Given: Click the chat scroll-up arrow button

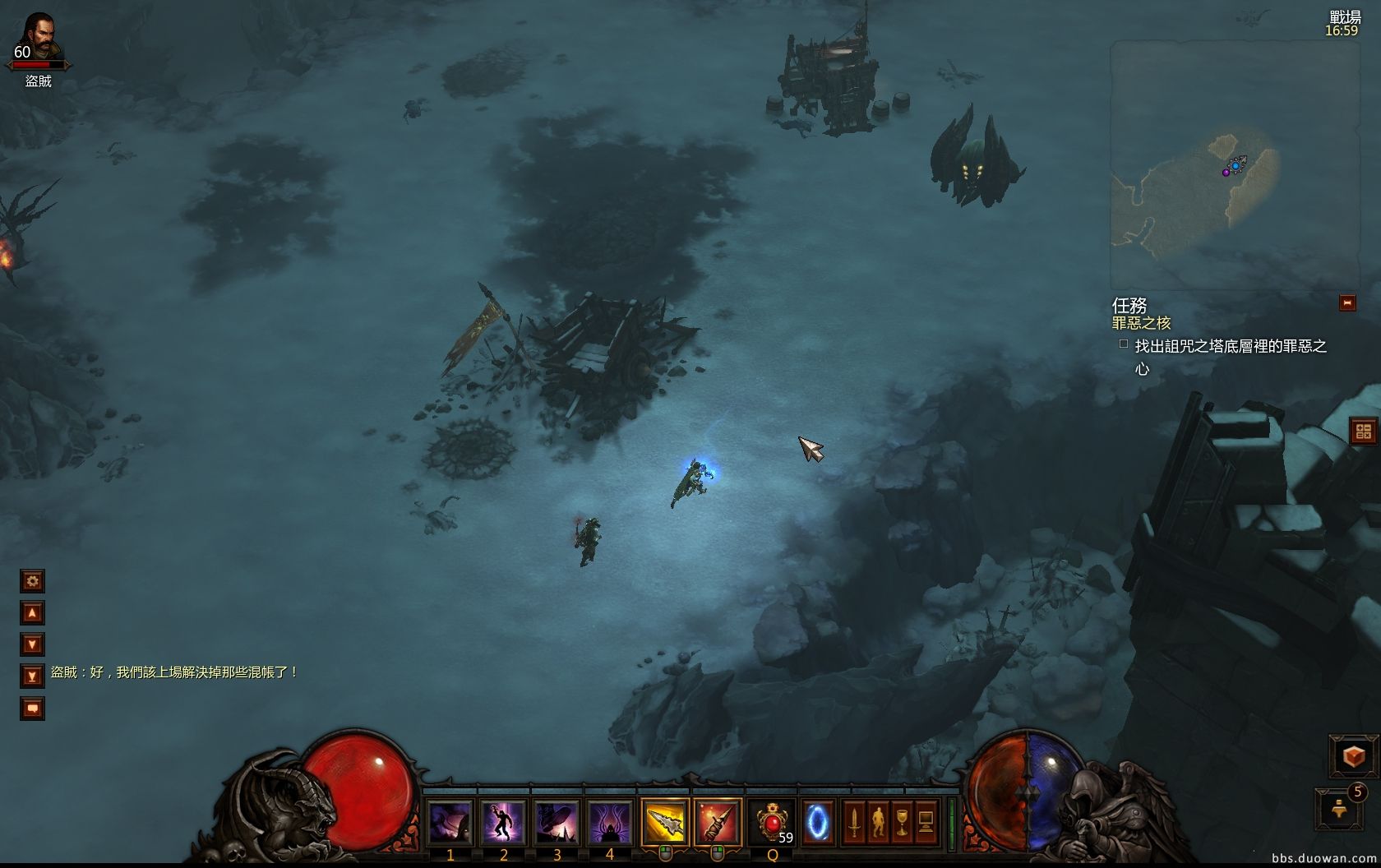Looking at the screenshot, I should 32,613.
